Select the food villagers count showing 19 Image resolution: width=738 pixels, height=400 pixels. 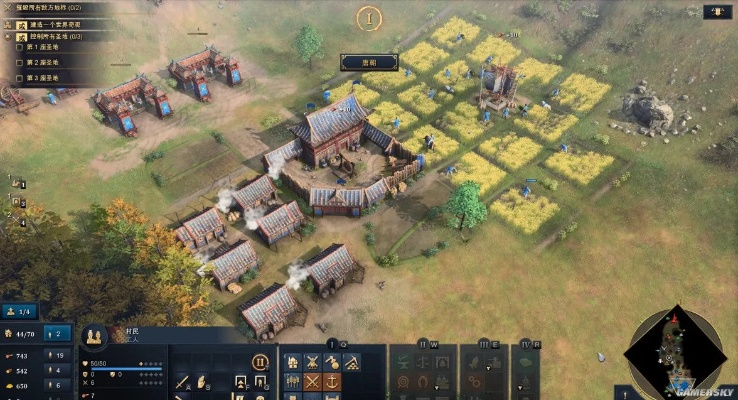(x=58, y=355)
